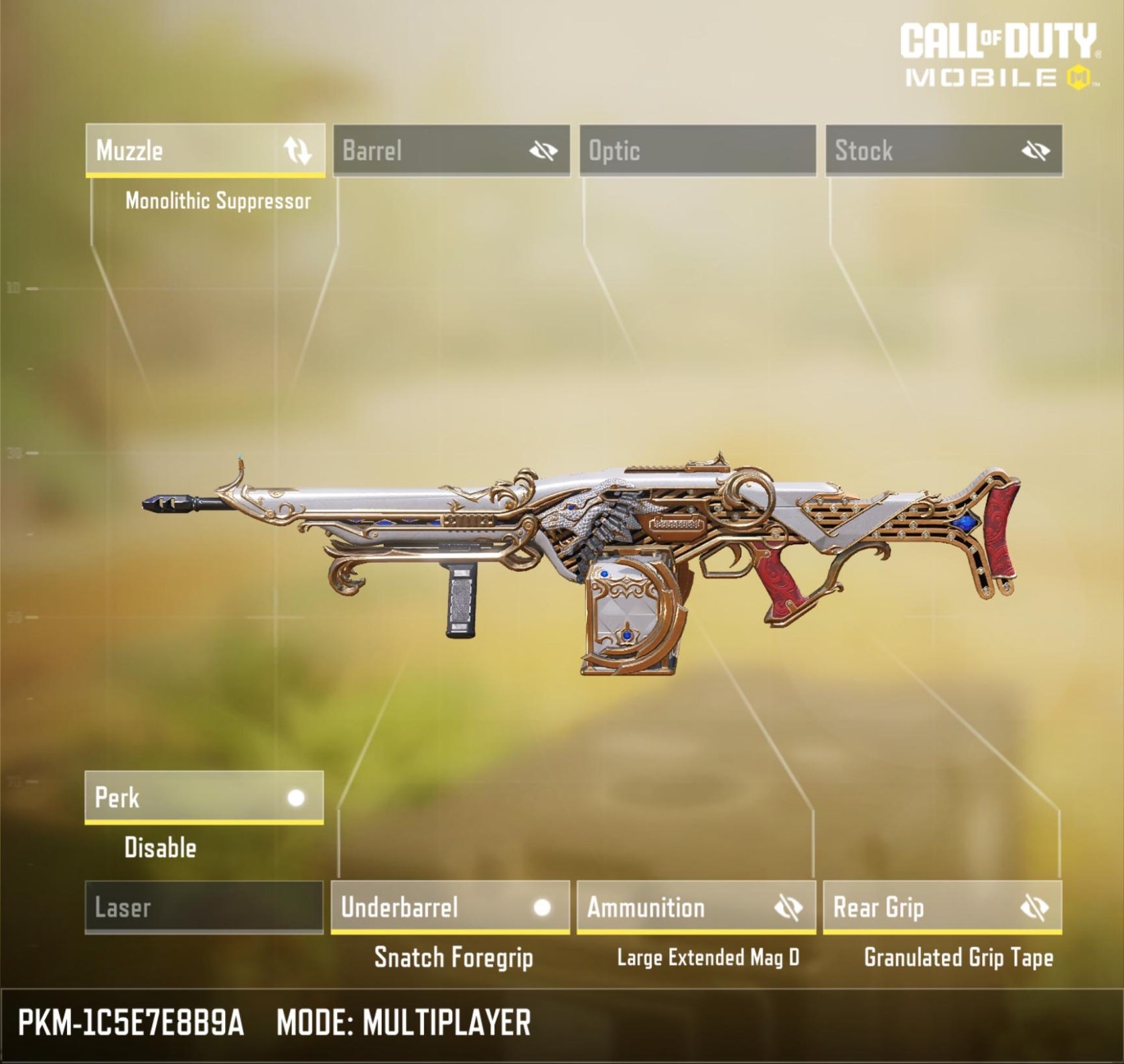Open the Stock attachment slot

911,151
